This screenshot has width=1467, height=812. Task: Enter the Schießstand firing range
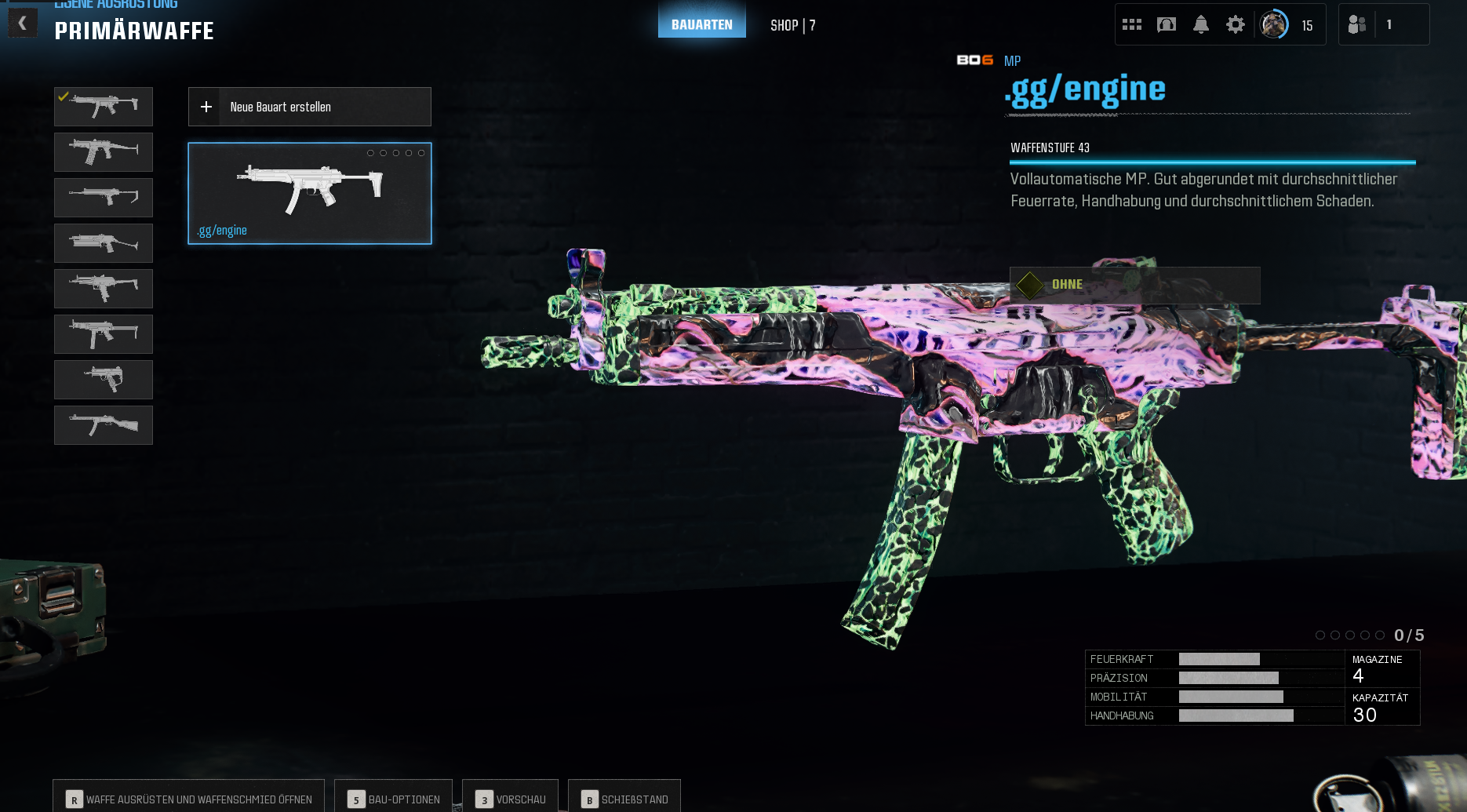click(x=624, y=799)
